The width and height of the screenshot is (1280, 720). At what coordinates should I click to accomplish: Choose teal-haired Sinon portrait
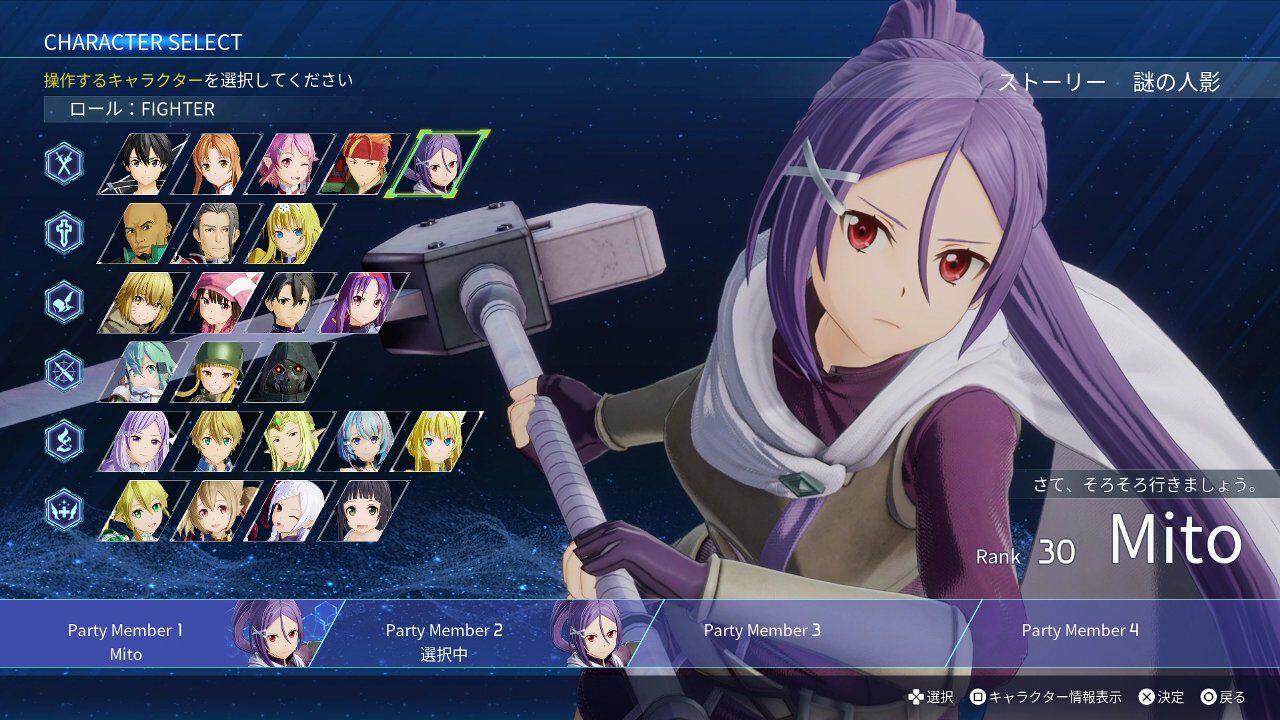[x=145, y=372]
